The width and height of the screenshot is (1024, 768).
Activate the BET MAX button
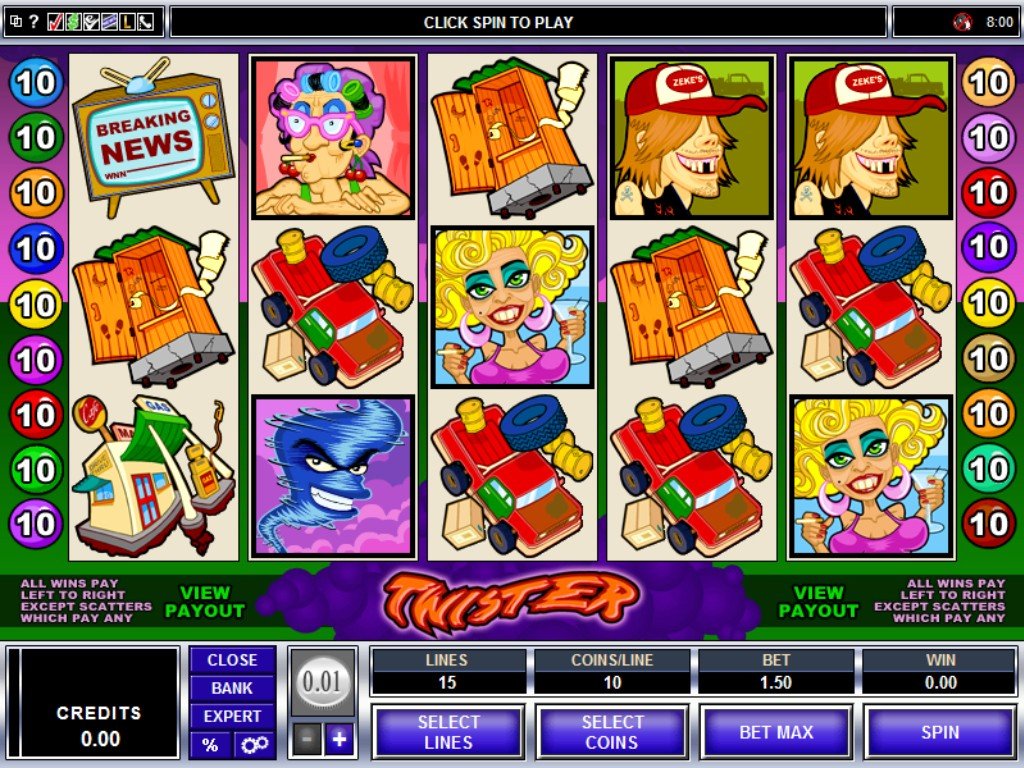coord(776,732)
